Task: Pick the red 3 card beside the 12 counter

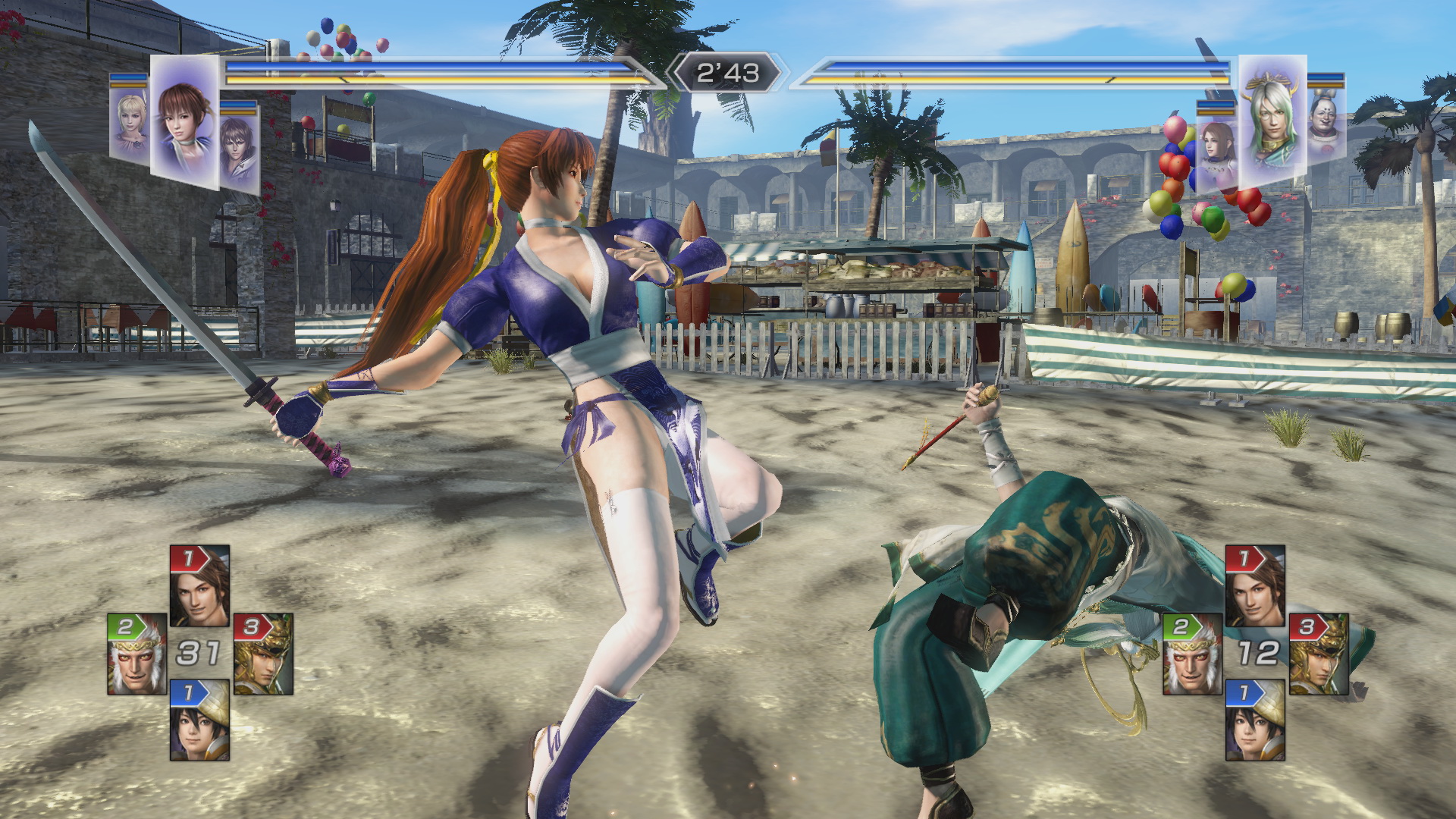Action: [1318, 654]
